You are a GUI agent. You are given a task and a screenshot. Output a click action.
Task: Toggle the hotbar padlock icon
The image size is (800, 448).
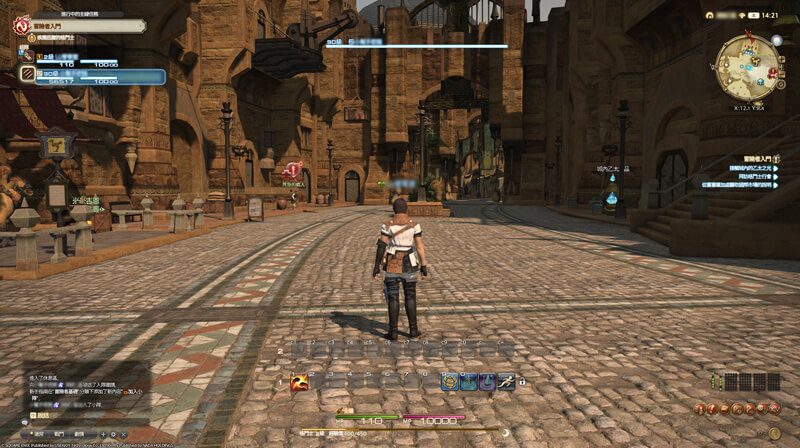pos(522,382)
